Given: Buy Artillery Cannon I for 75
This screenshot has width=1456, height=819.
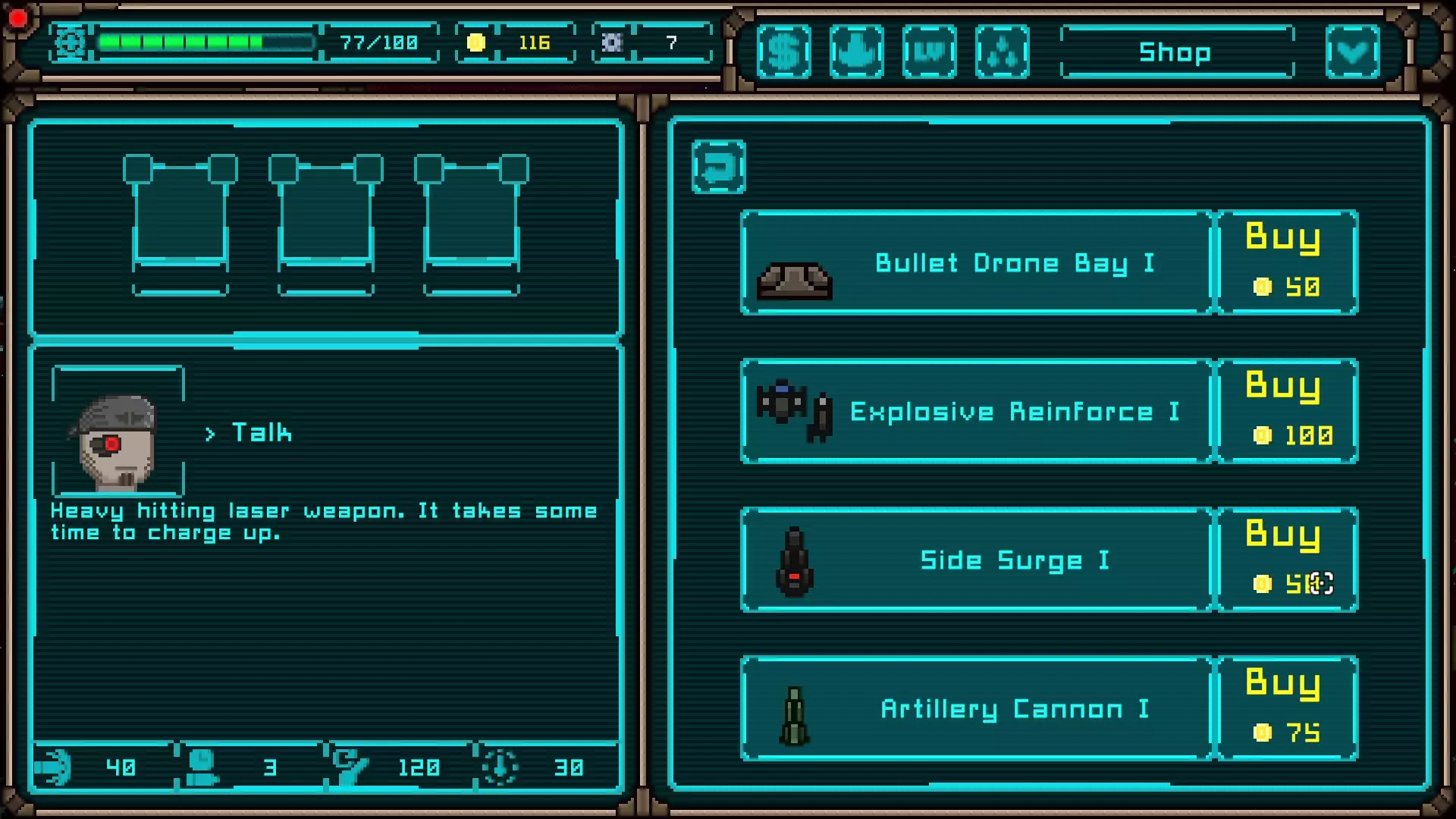Looking at the screenshot, I should pyautogui.click(x=1287, y=708).
